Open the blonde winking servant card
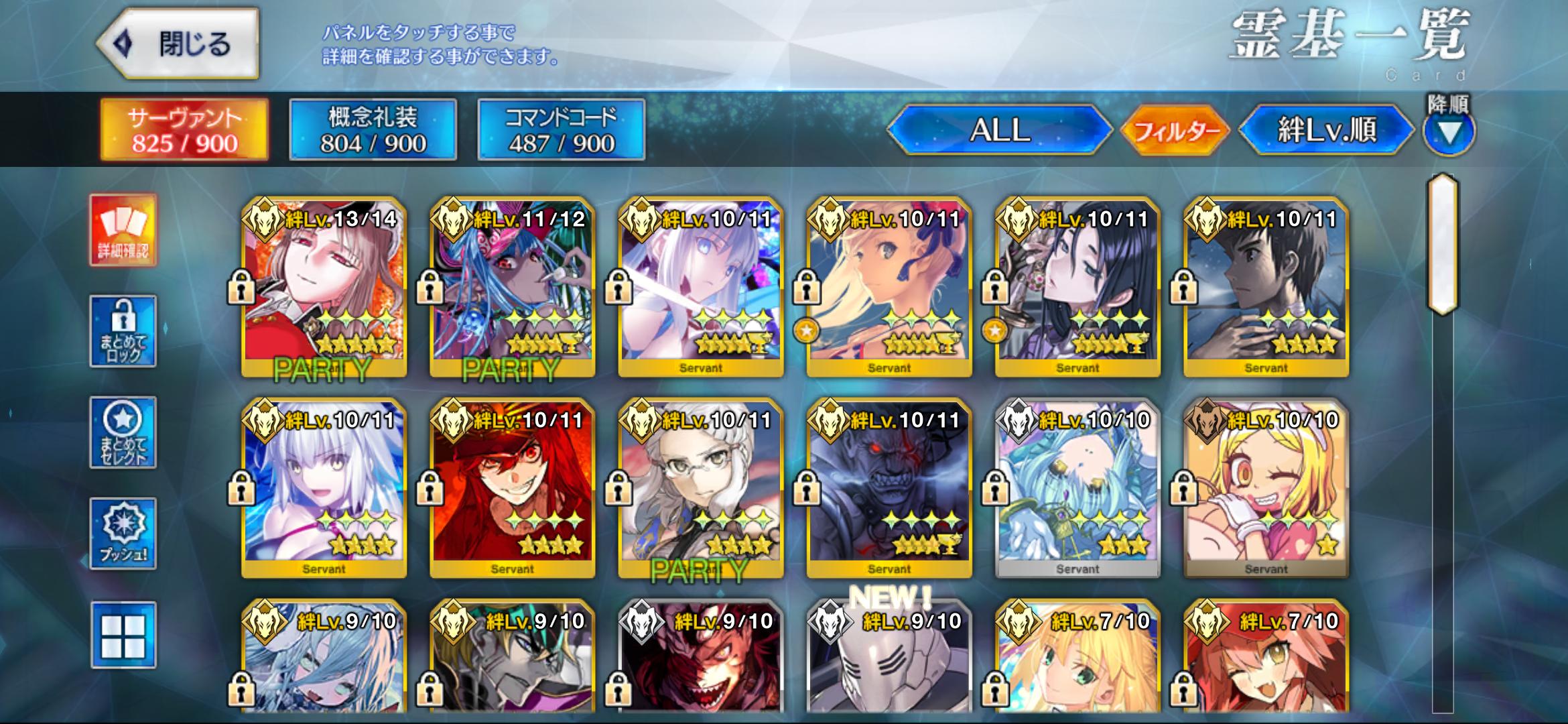 coord(1266,487)
